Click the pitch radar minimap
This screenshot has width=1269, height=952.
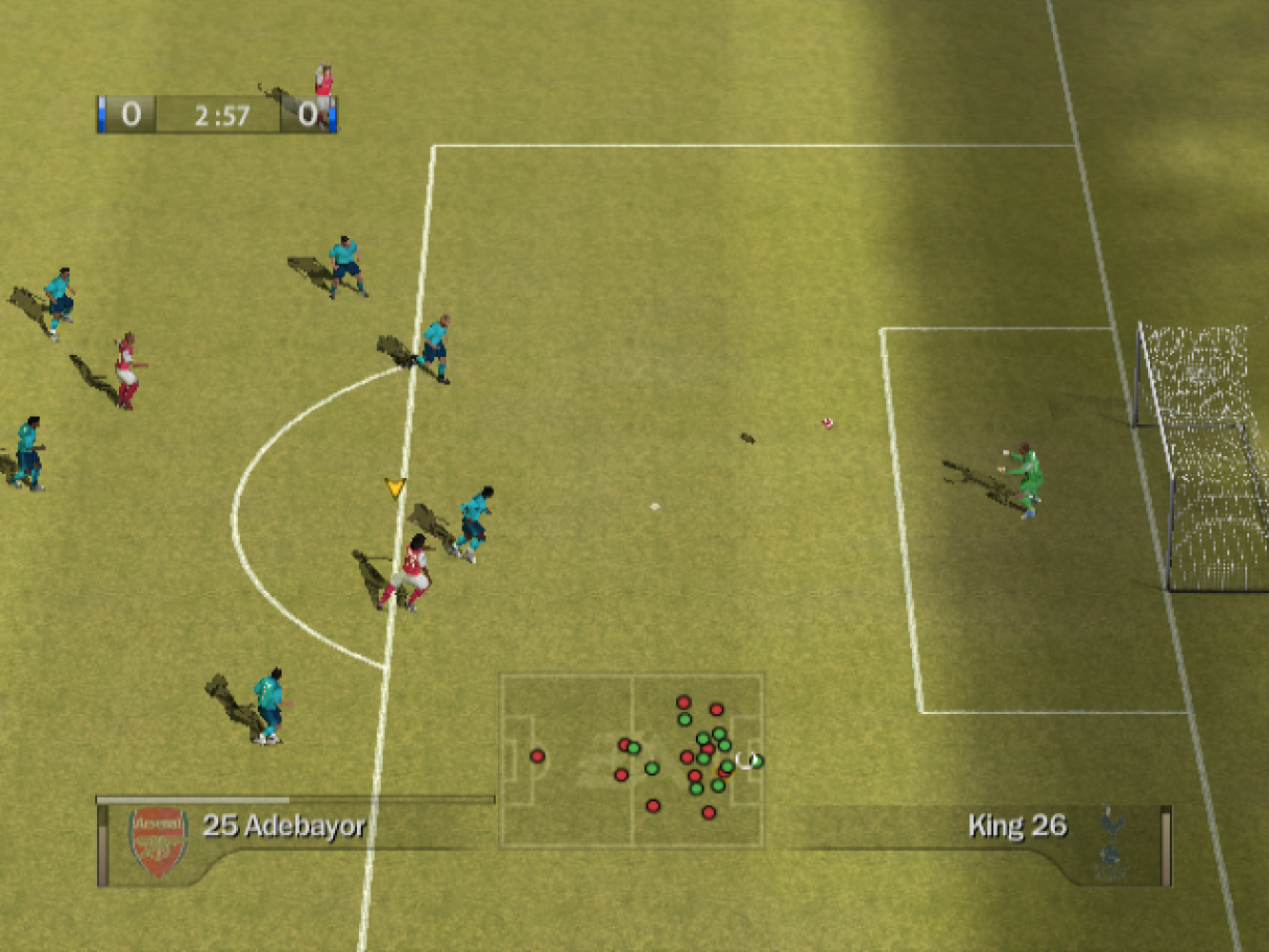pyautogui.click(x=632, y=761)
